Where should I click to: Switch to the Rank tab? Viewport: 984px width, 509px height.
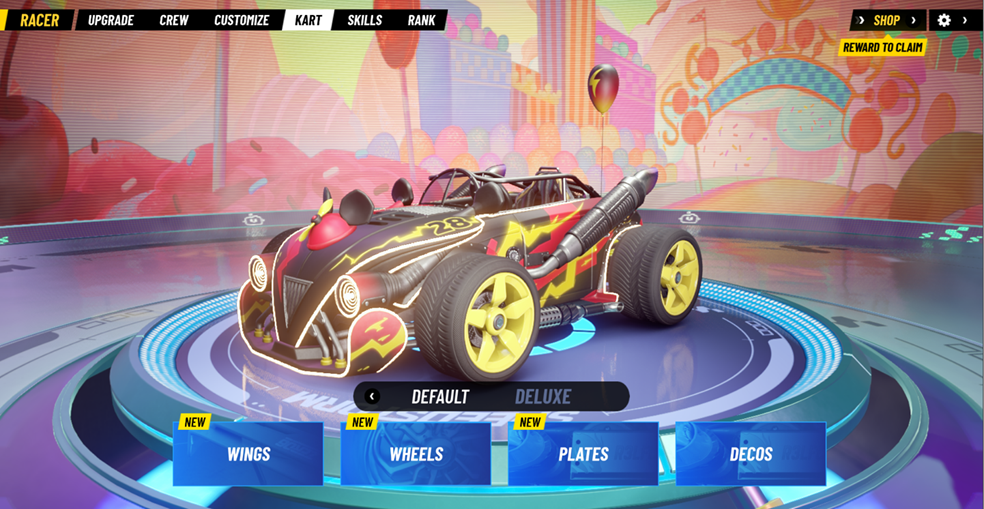point(421,20)
